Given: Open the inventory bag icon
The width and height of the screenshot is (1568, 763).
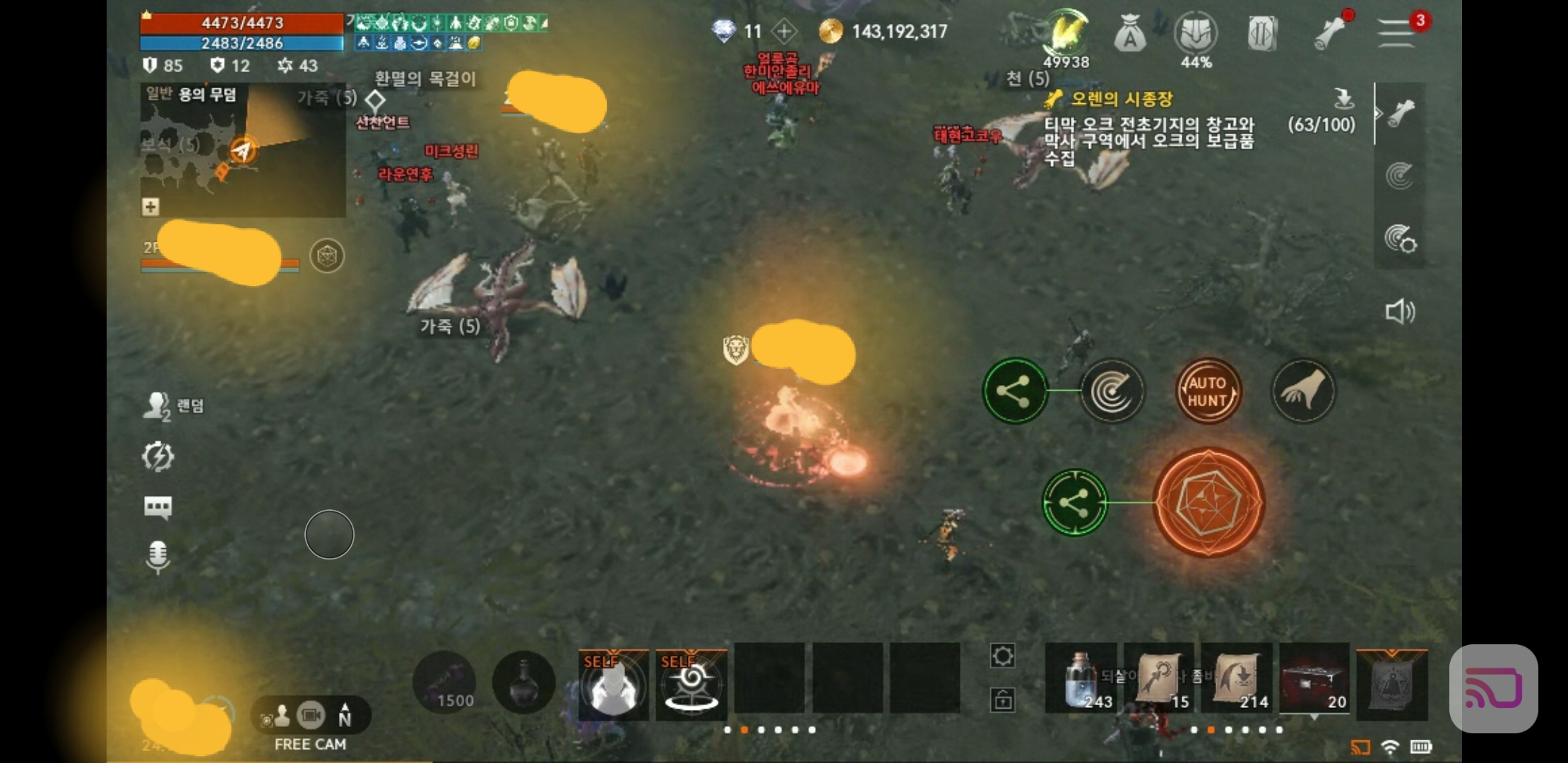Looking at the screenshot, I should tap(1129, 34).
